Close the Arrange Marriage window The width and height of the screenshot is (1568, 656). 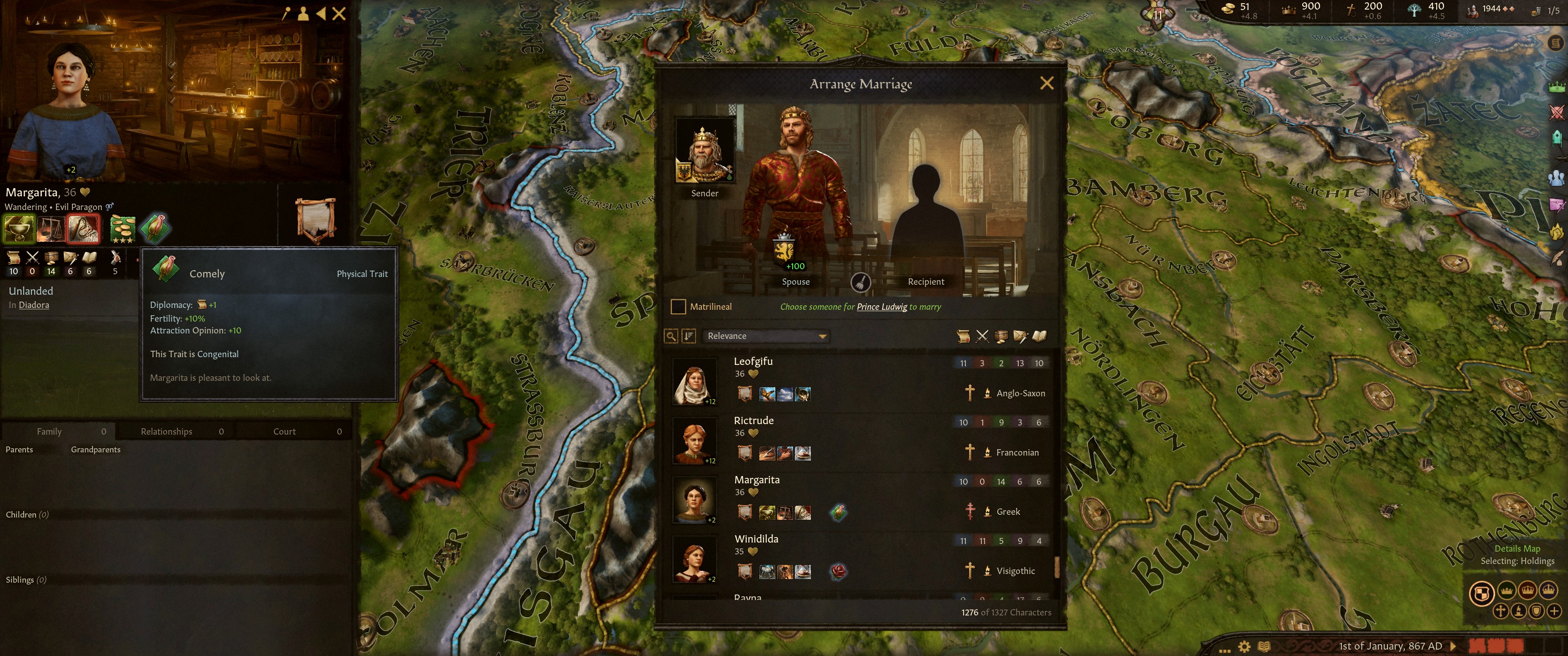1047,83
